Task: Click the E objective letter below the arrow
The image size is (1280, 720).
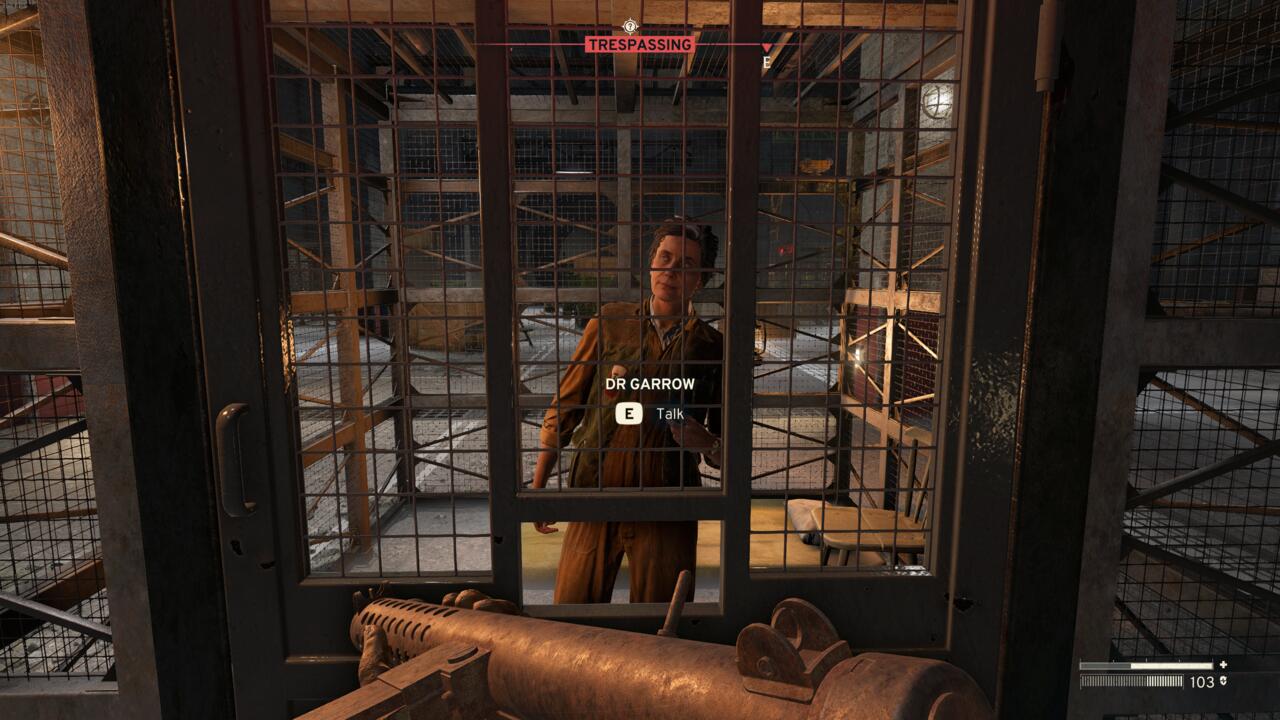Action: (767, 62)
